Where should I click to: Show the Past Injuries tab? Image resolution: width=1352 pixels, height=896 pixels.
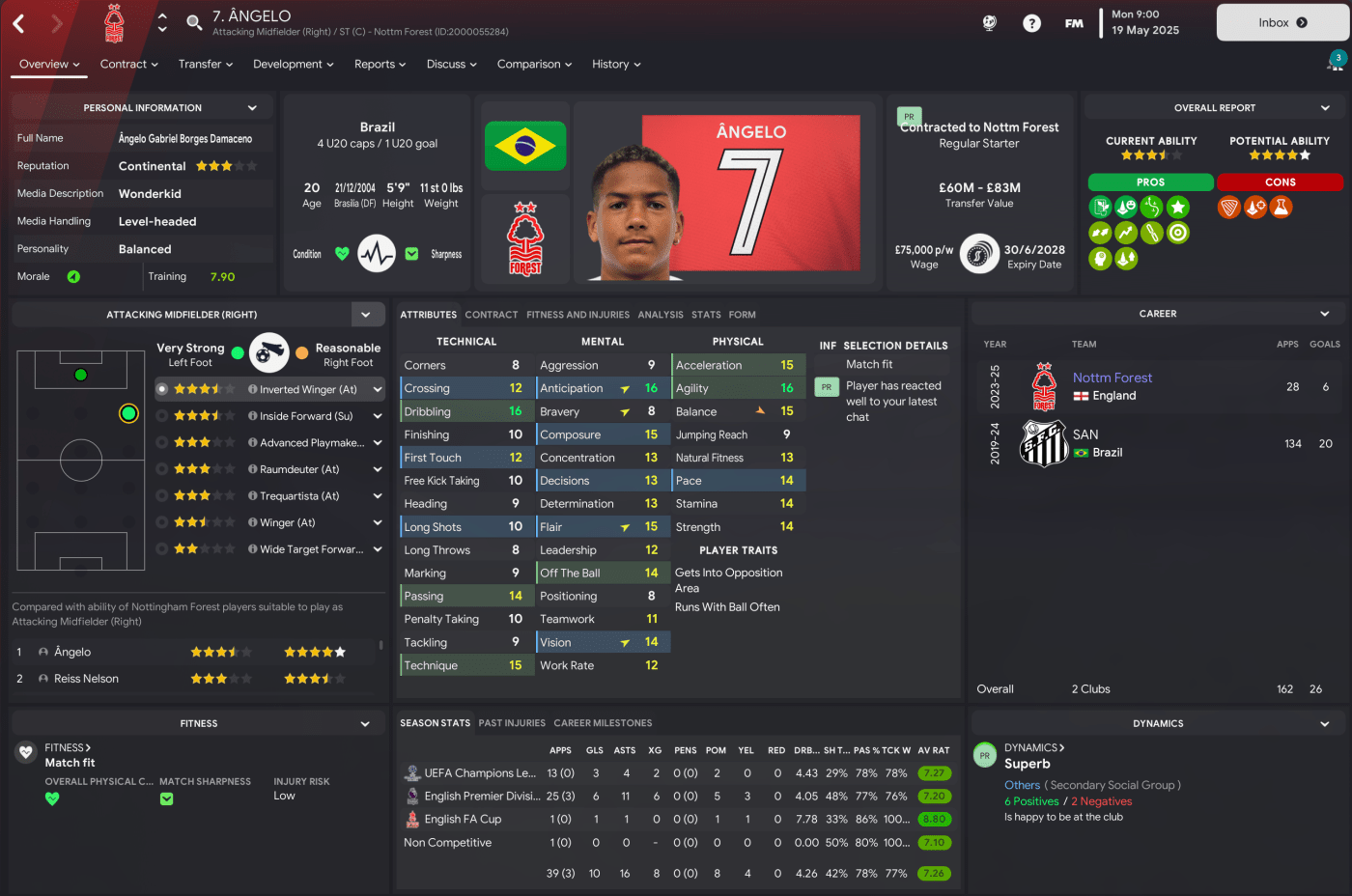pos(512,723)
